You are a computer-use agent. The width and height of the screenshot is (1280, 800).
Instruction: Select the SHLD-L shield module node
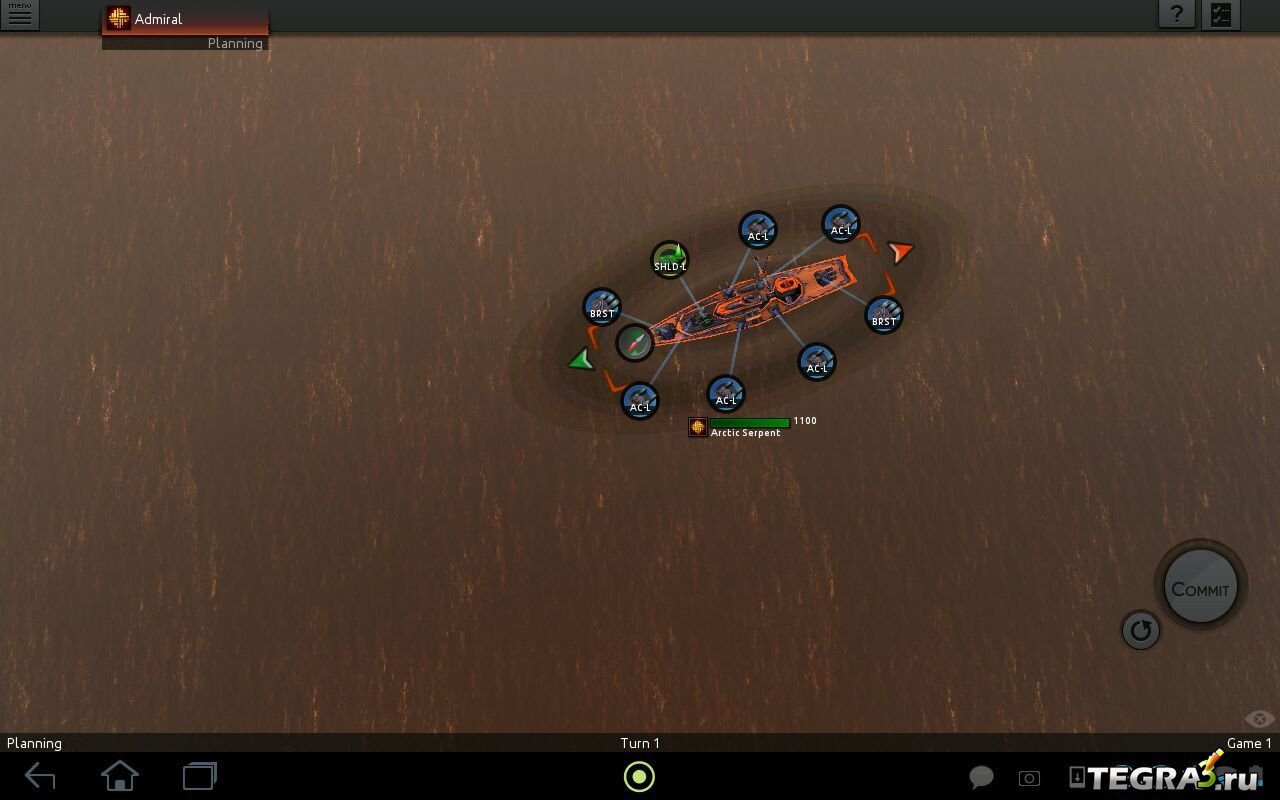tap(670, 260)
